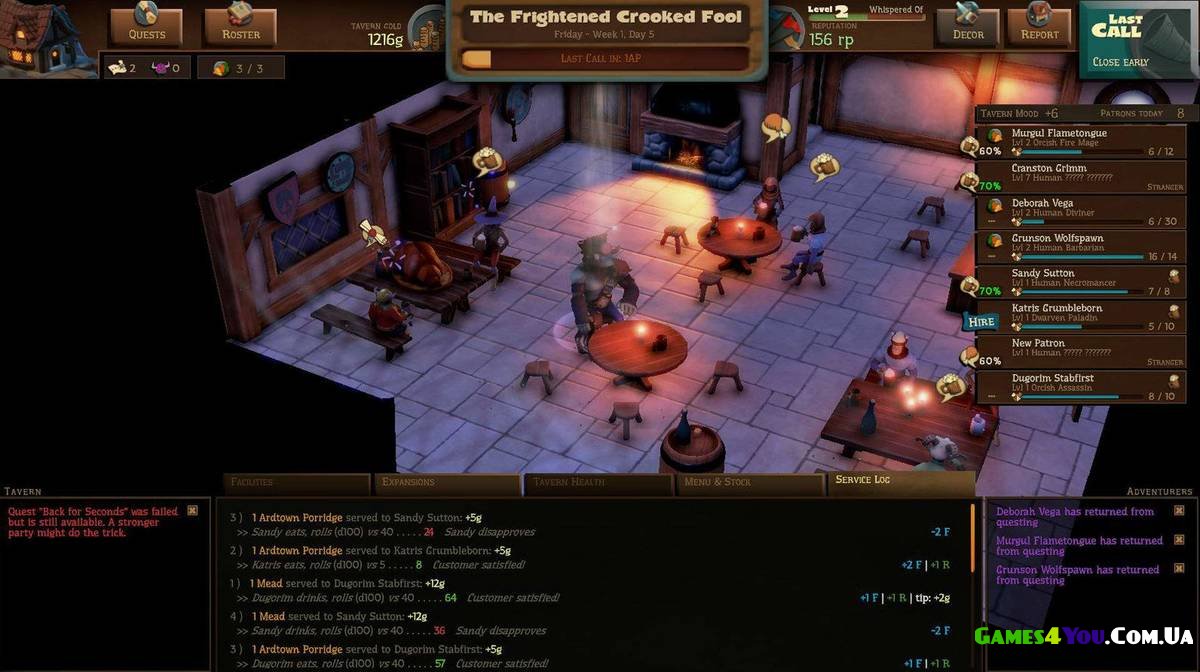Dismiss Deborah Vega returned message
Image resolution: width=1200 pixels, height=672 pixels.
click(x=1179, y=511)
